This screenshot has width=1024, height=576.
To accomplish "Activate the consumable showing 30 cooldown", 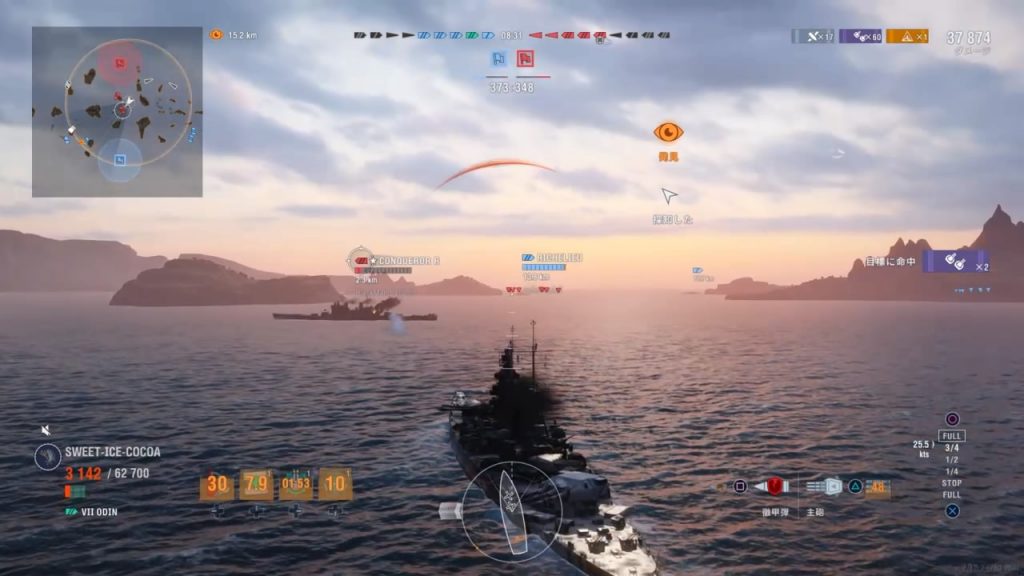I will pyautogui.click(x=217, y=485).
